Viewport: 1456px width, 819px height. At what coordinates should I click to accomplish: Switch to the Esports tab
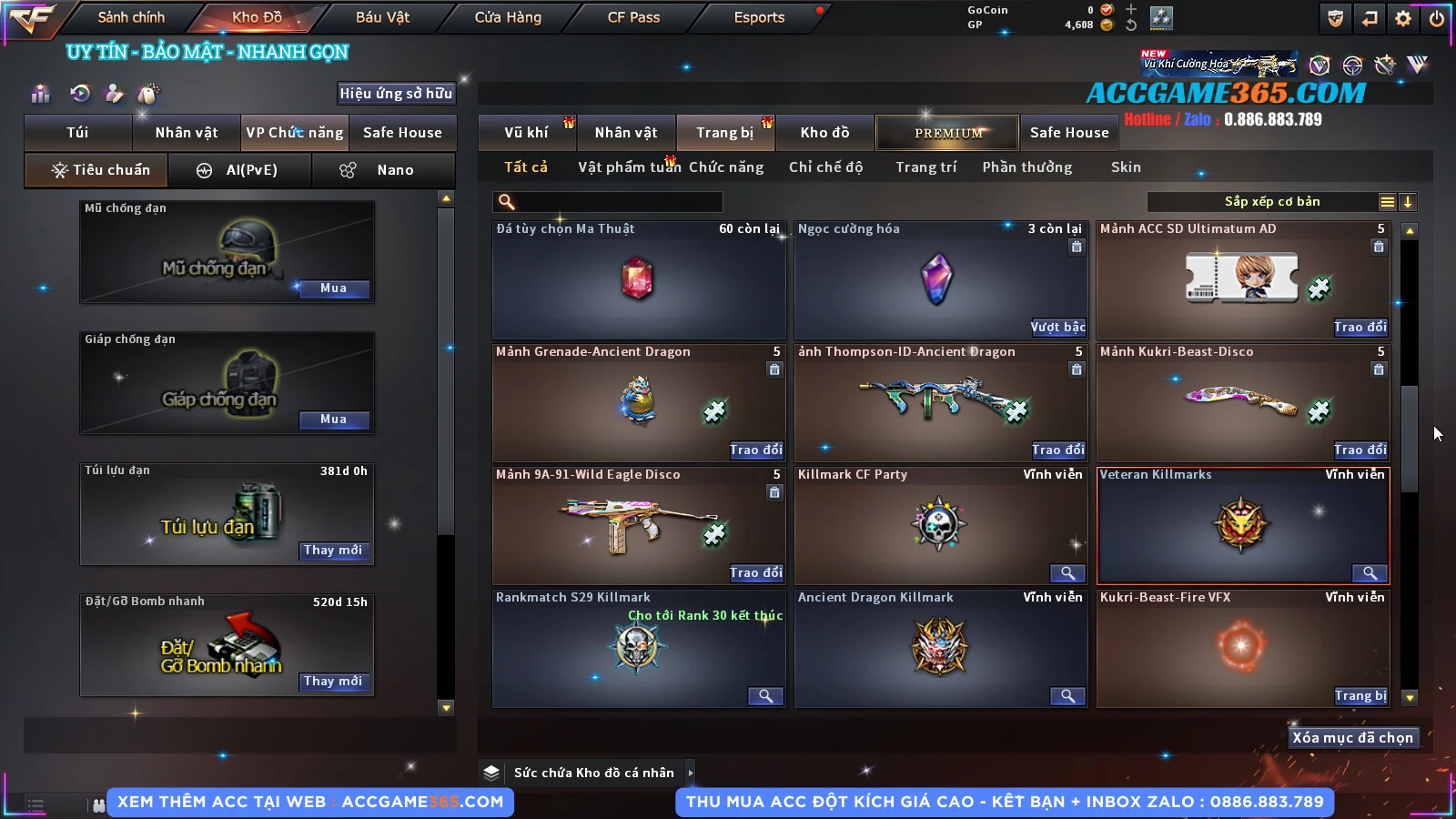pos(759,17)
